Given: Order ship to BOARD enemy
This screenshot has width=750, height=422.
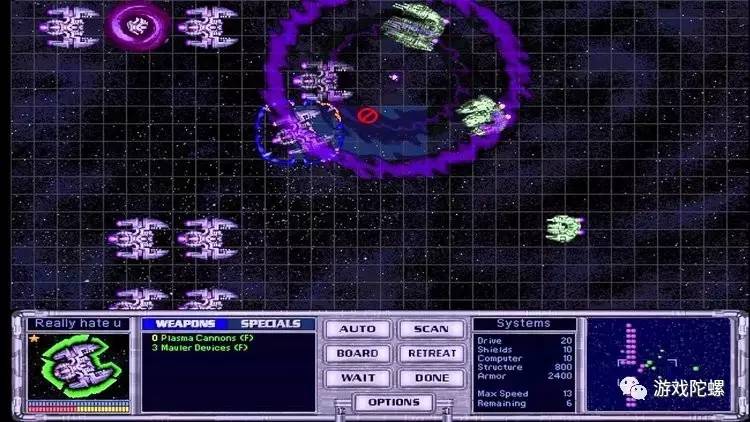Looking at the screenshot, I should click(357, 353).
